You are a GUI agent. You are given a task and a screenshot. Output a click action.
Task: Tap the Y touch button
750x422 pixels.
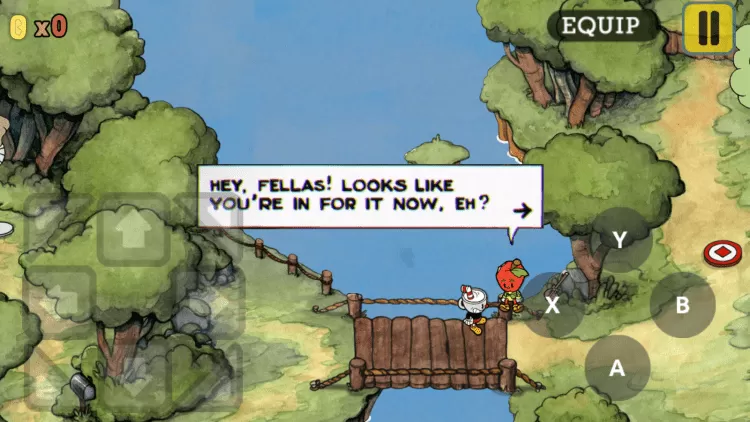(620, 240)
